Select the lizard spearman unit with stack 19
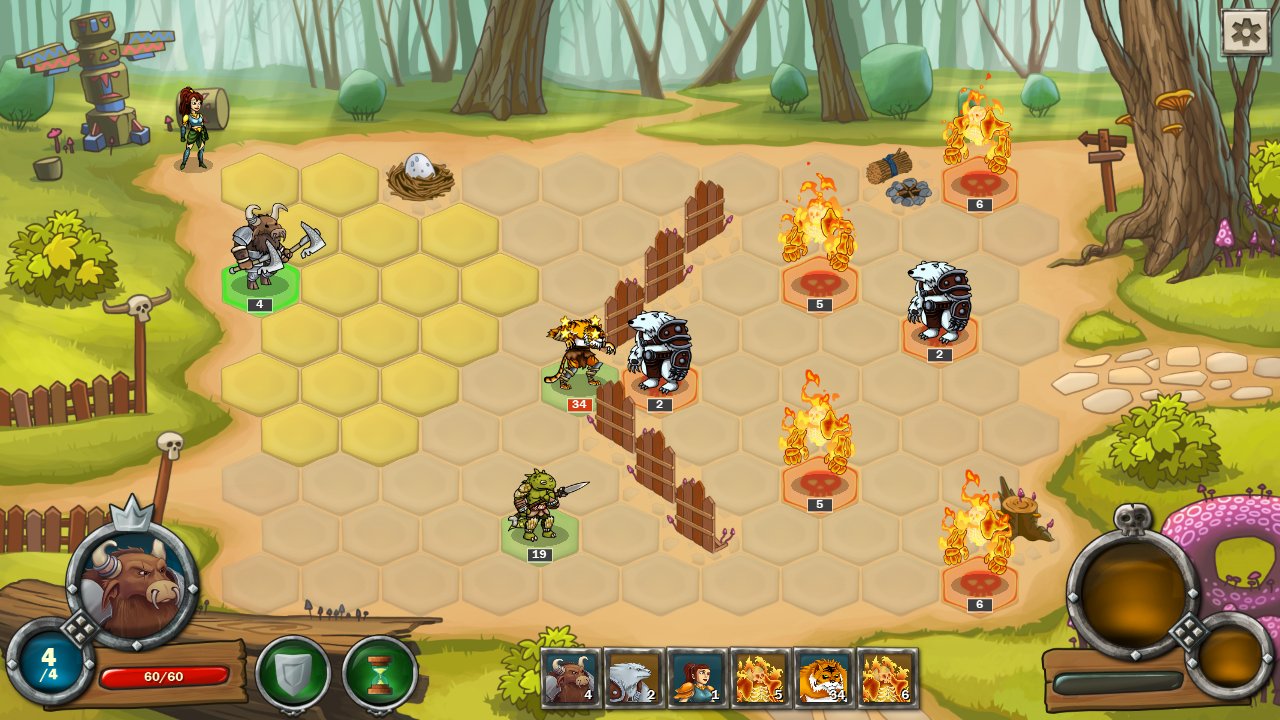1280x720 pixels. (x=540, y=508)
